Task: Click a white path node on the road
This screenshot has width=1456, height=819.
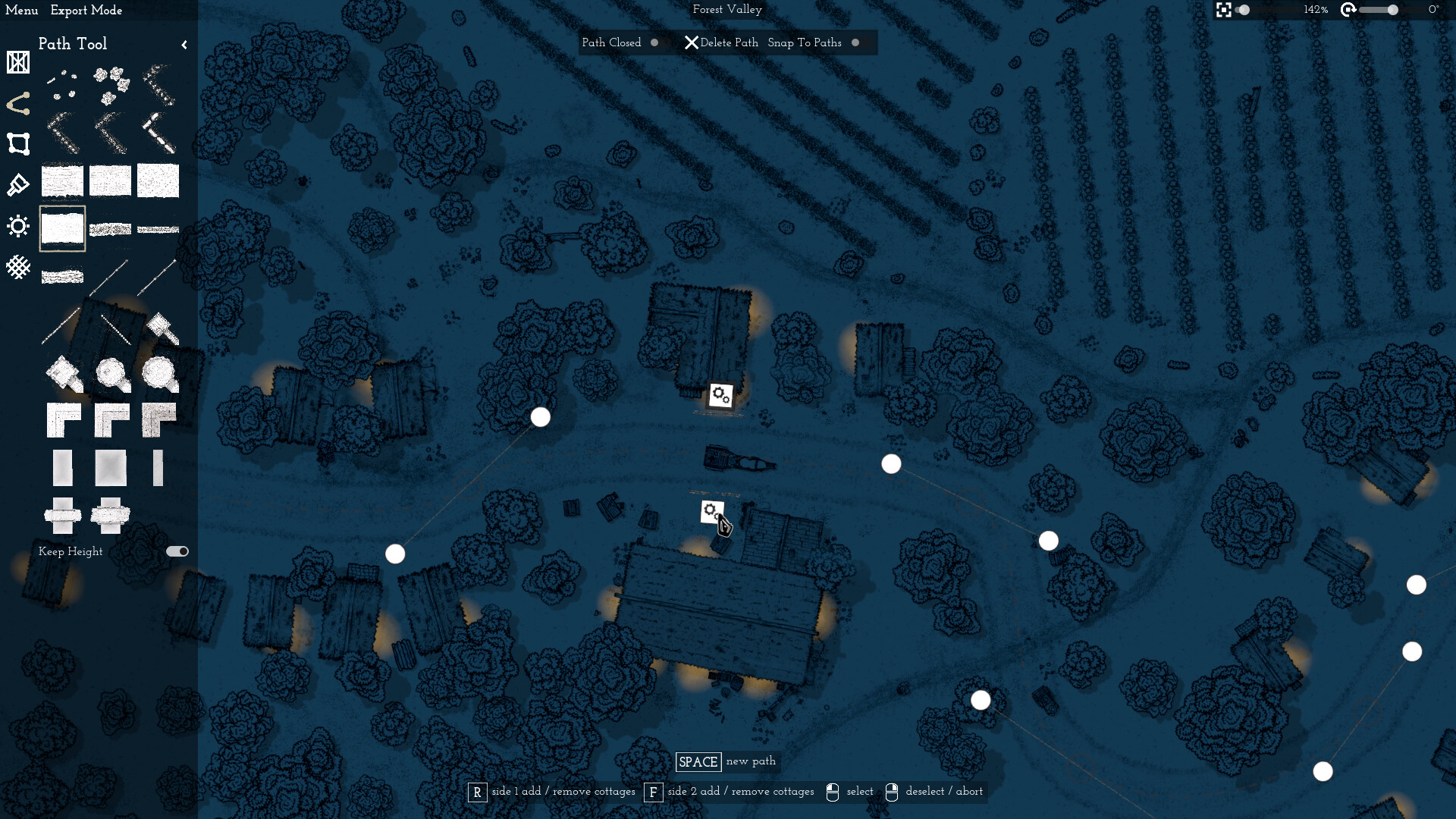Action: (540, 416)
